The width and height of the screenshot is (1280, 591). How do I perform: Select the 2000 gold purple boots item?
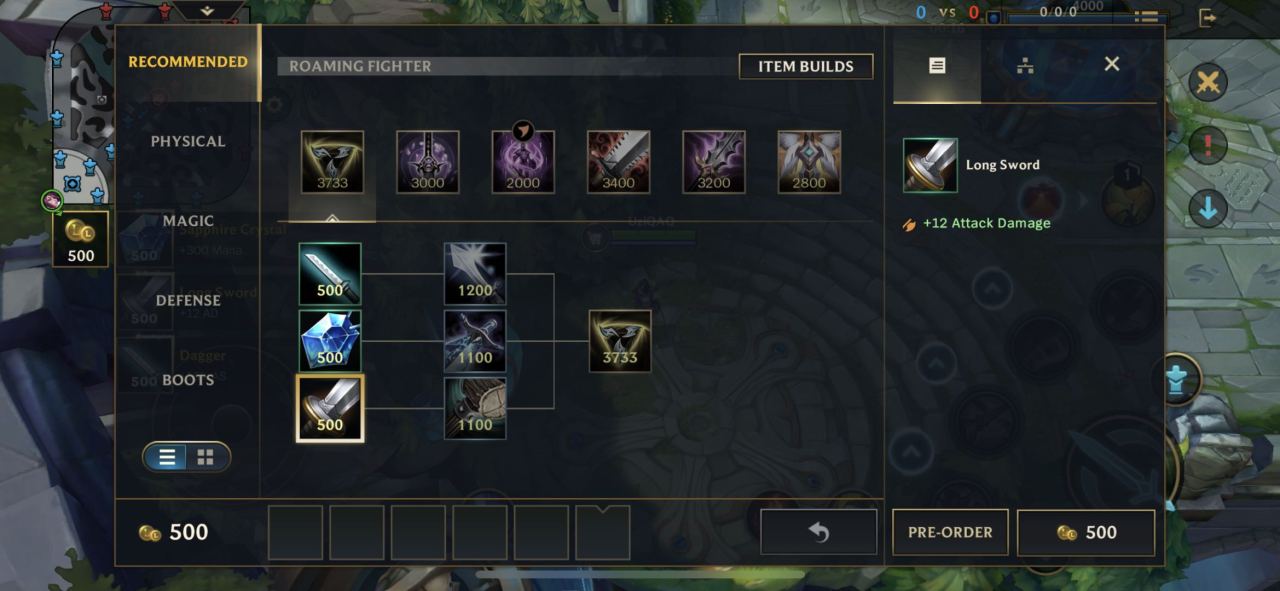tap(523, 162)
